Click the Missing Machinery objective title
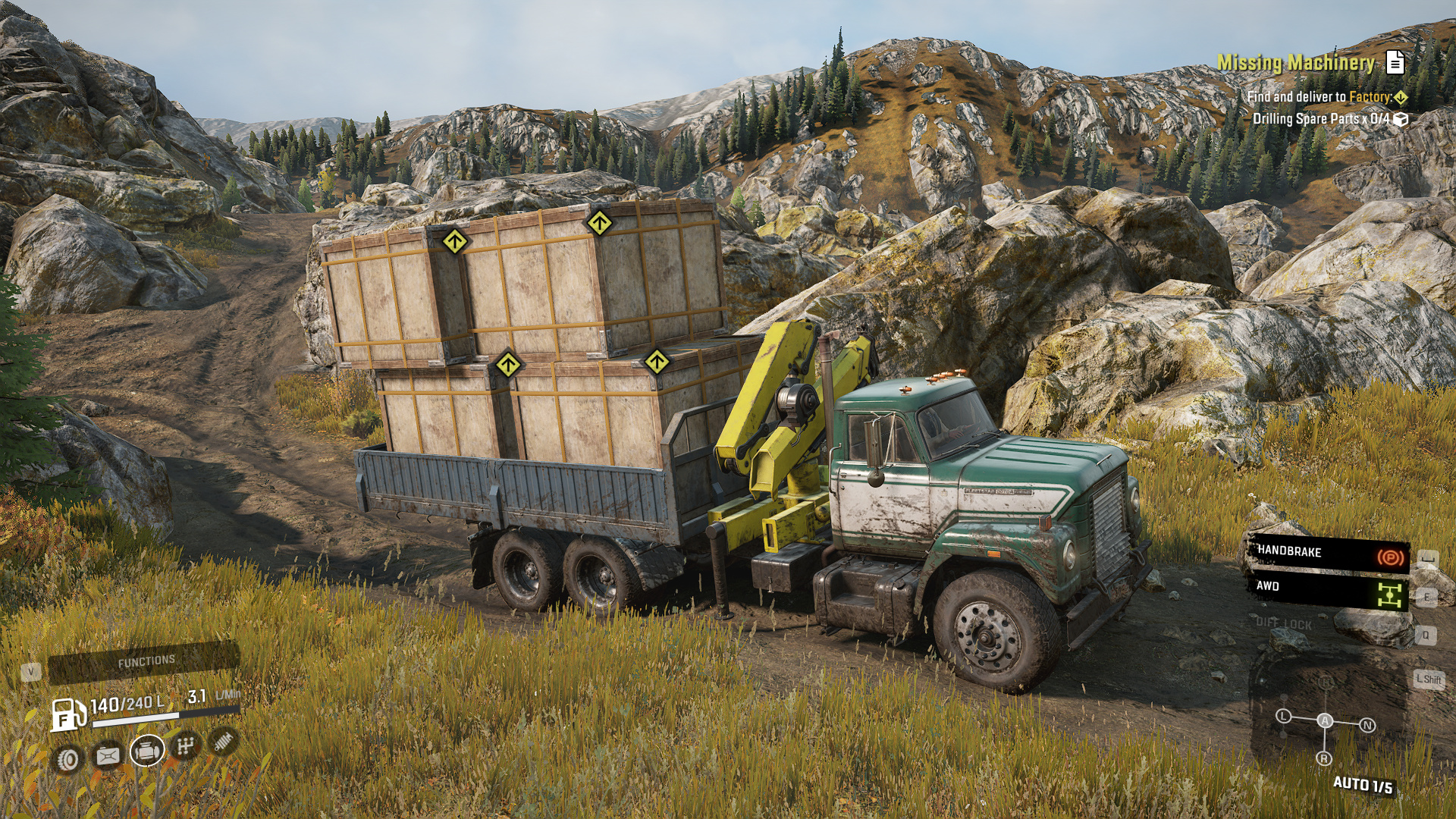 [1295, 63]
